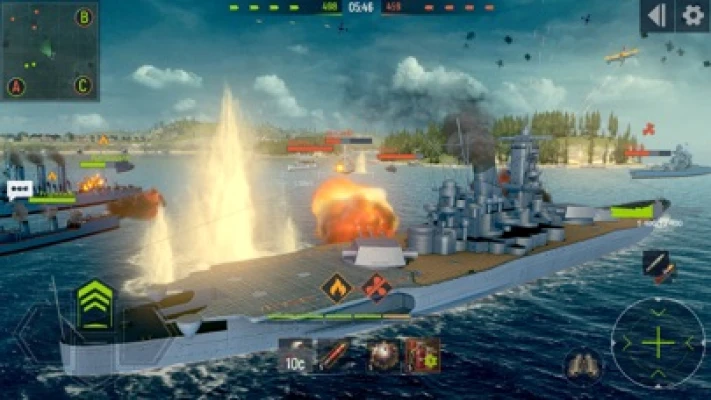Viewport: 711px width, 400px height.
Task: Activate the explosion burst ability icon
Action: [x=381, y=356]
